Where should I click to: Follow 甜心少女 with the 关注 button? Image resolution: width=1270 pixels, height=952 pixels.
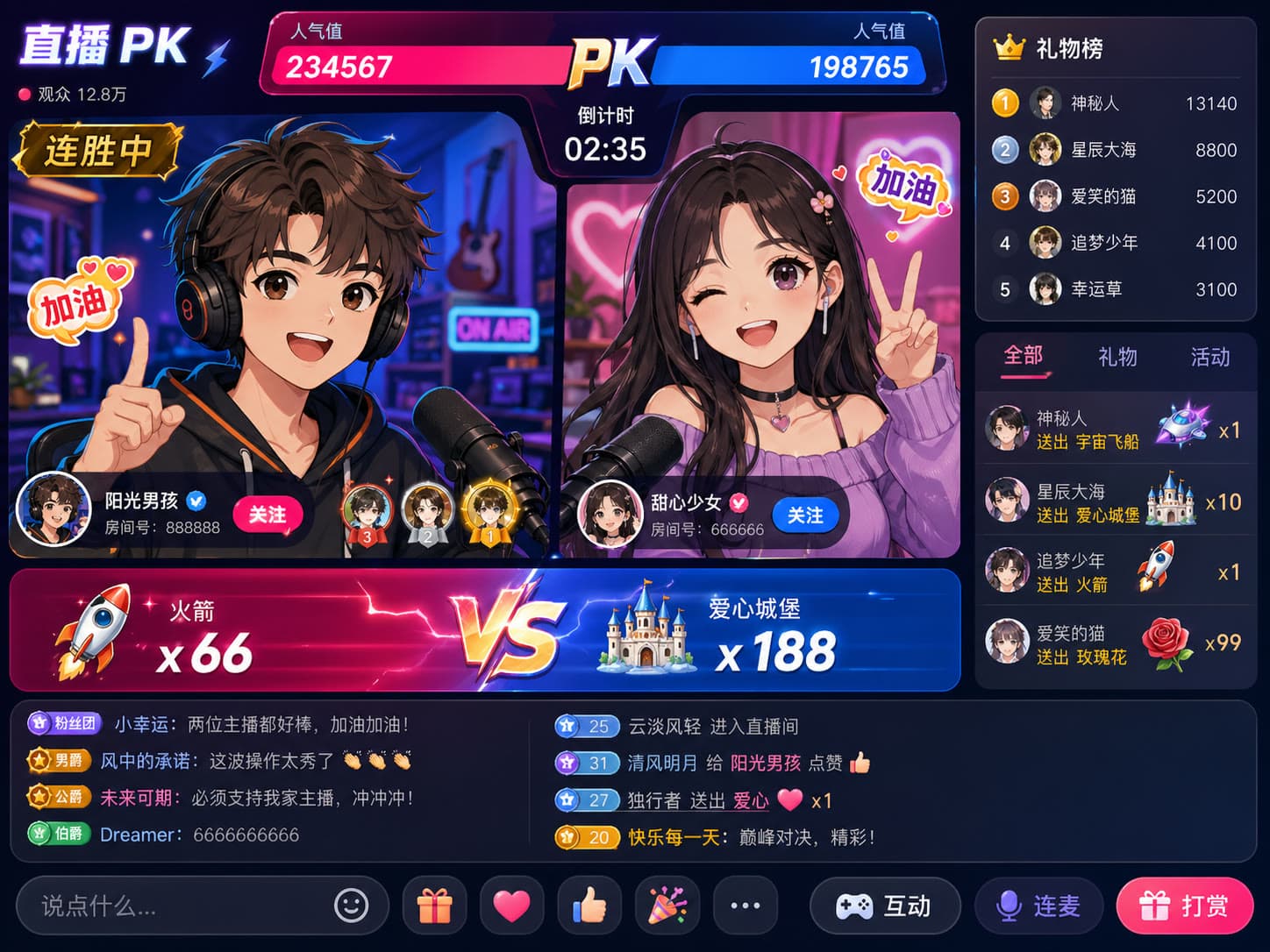806,515
